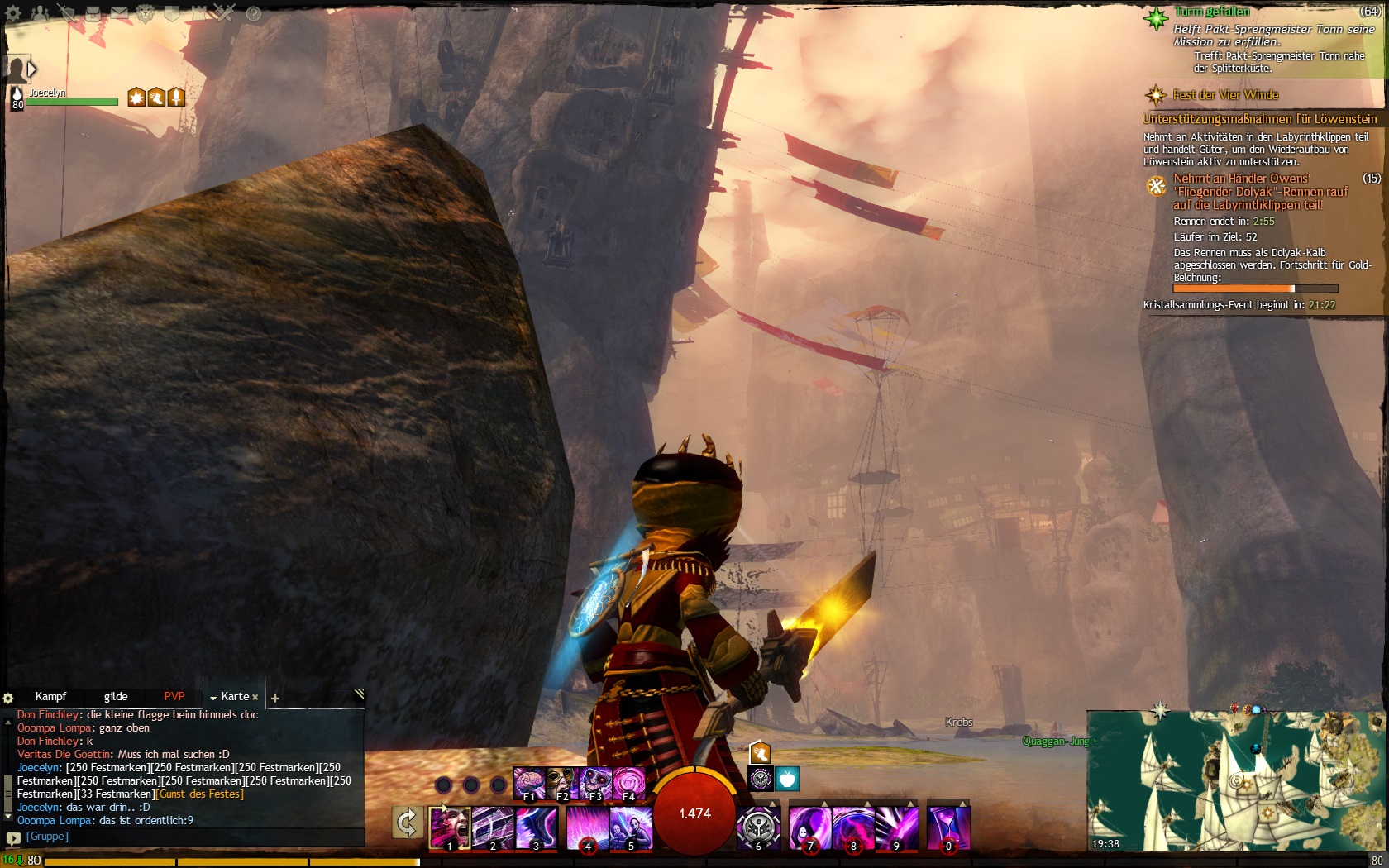Open the help question mark icon
This screenshot has height=868, width=1389.
pos(254,13)
